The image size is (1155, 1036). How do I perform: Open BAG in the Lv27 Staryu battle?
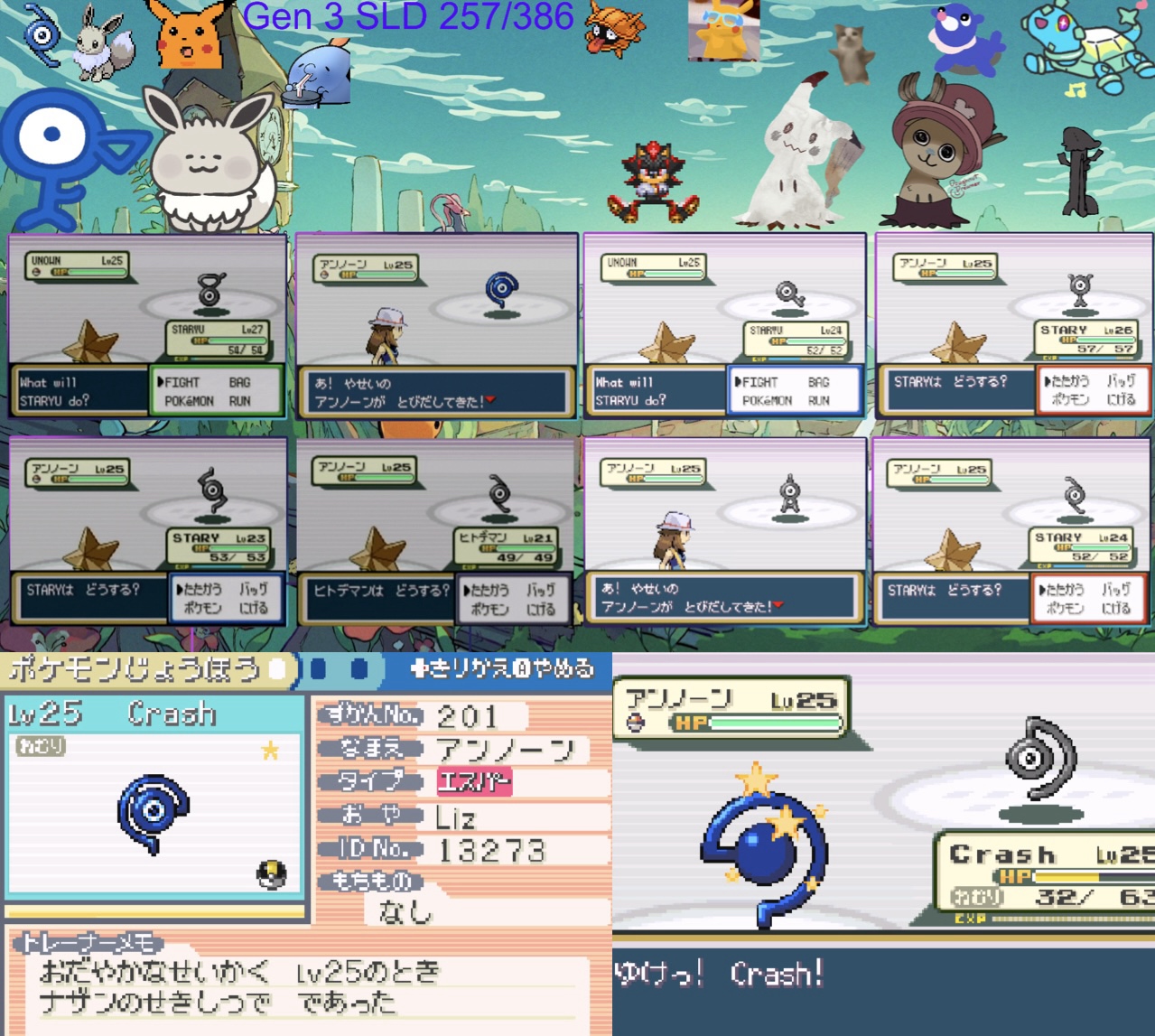(239, 382)
